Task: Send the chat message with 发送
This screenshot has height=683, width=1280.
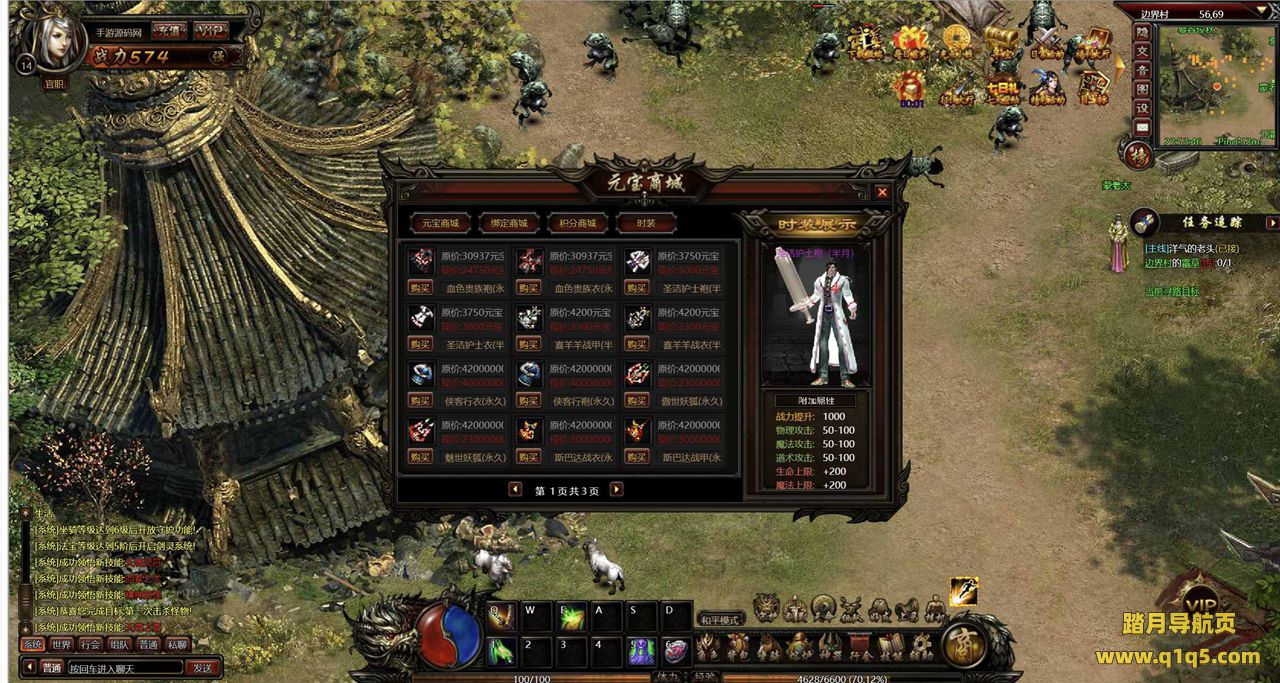Action: pos(203,667)
